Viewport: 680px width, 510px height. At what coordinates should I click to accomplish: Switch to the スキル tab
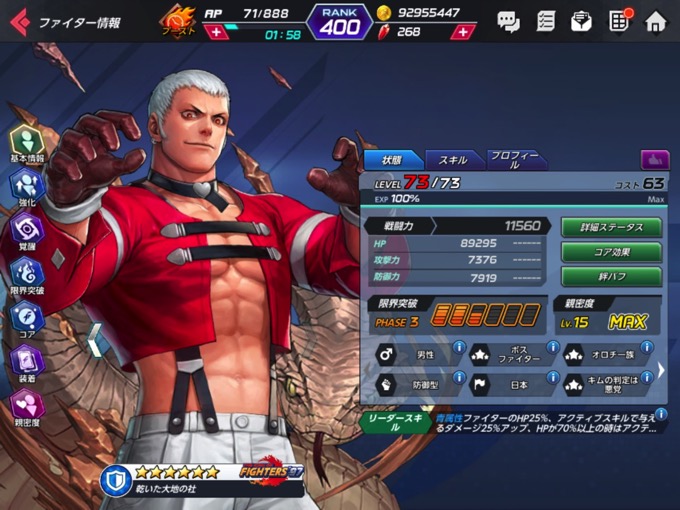[x=454, y=160]
